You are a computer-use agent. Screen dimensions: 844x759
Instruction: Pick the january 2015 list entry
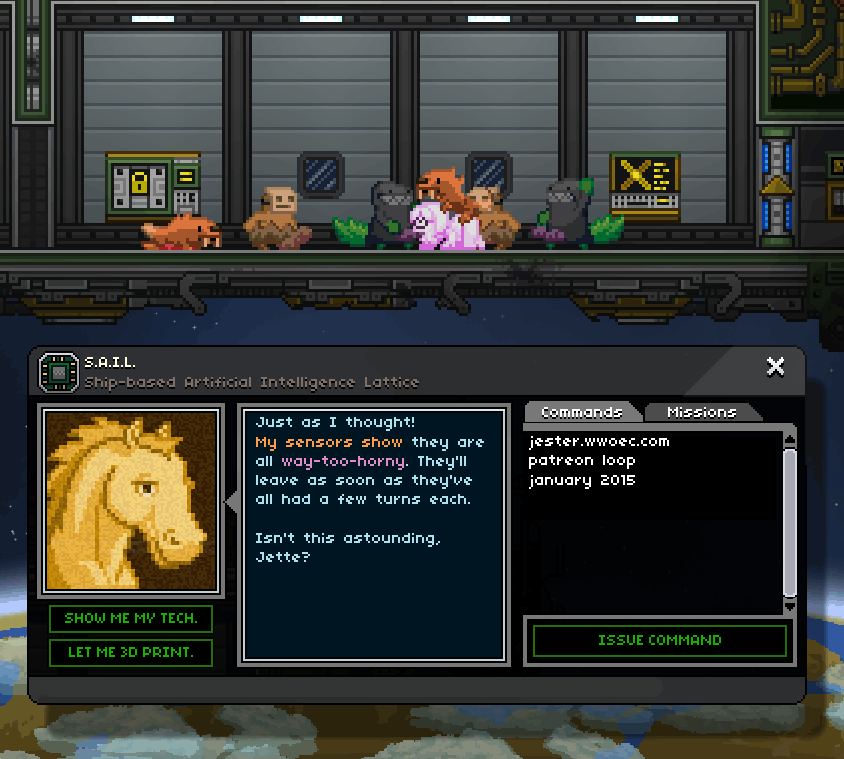[582, 480]
